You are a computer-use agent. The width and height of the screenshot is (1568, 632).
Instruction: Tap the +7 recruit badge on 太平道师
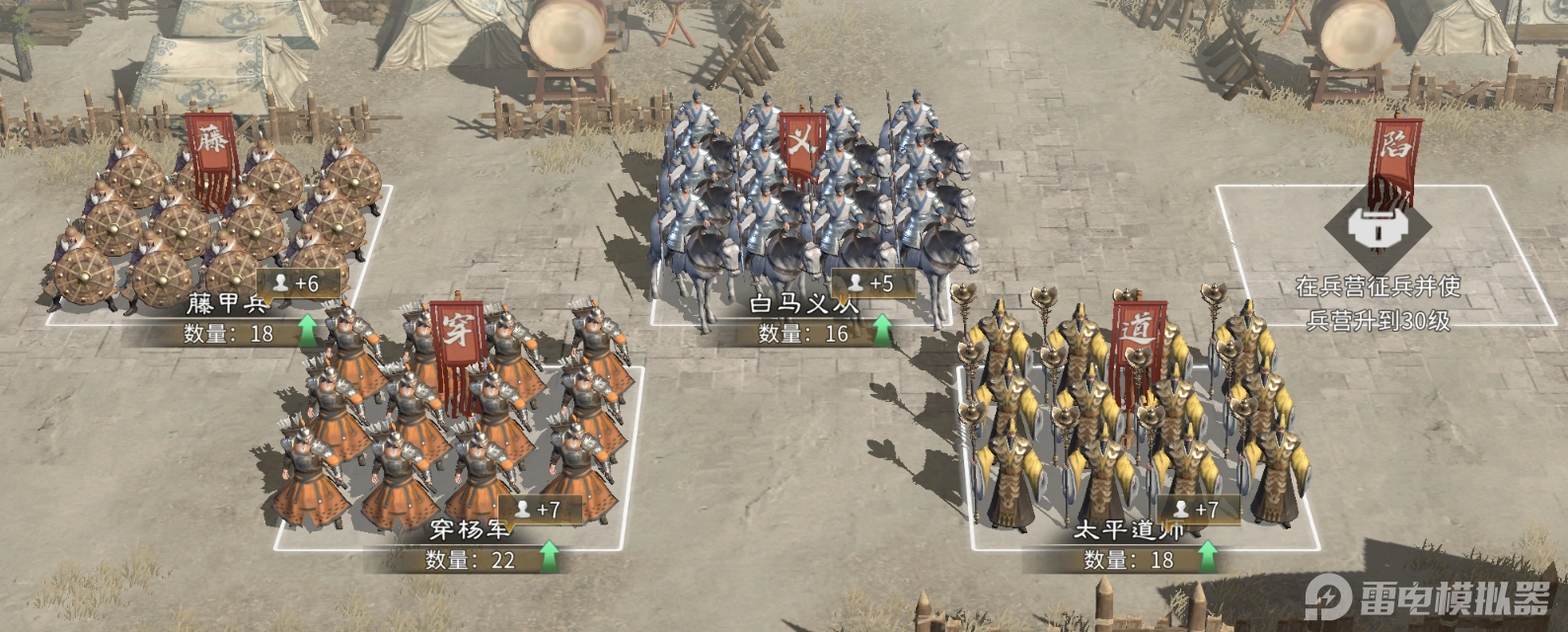1196,510
